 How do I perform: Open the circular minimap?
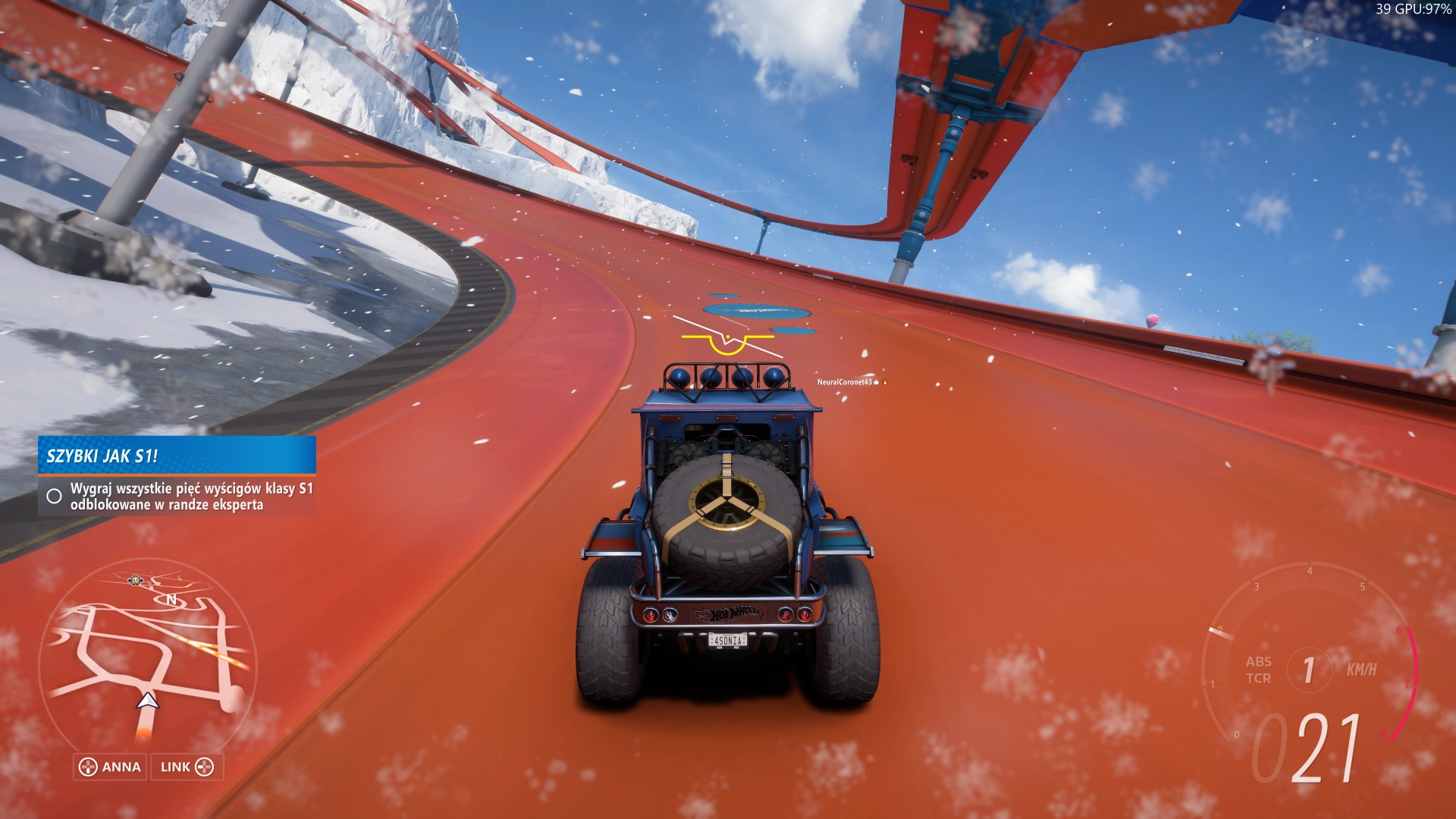148,658
